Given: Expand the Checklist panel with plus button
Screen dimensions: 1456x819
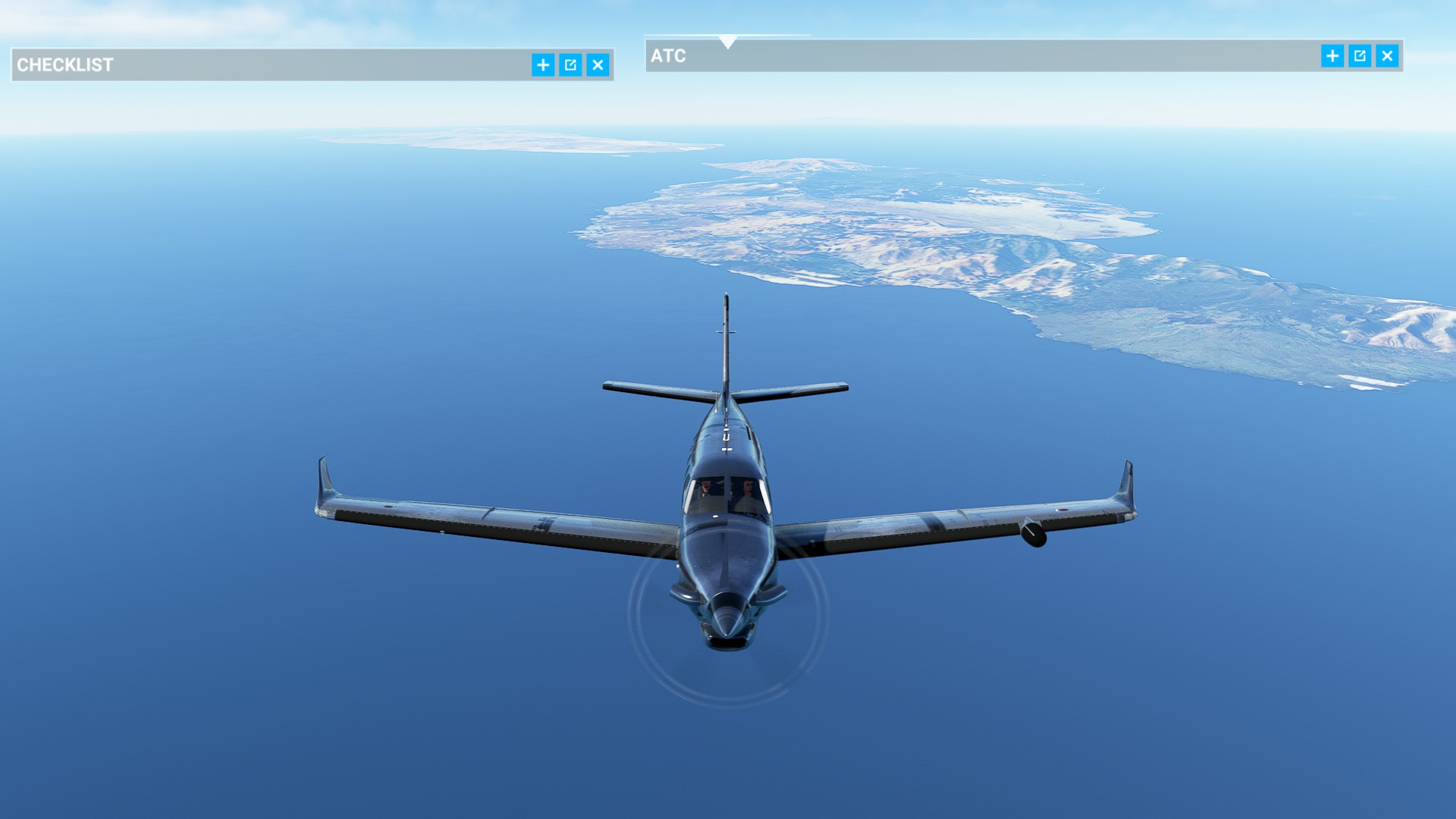Looking at the screenshot, I should [x=543, y=65].
